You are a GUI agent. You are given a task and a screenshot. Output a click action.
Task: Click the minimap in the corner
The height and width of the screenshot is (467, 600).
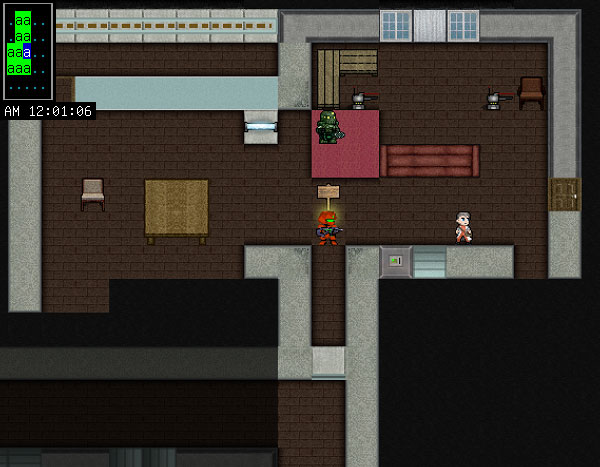pos(27,50)
